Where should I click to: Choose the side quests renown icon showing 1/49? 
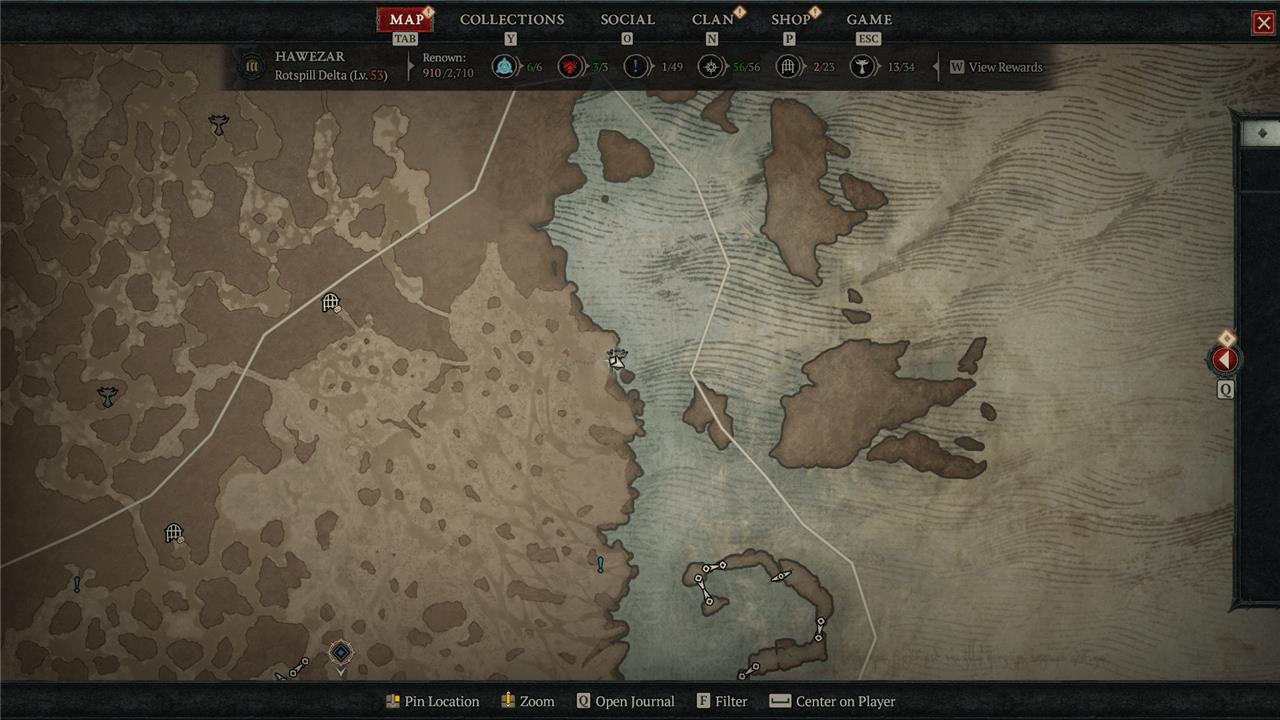coord(636,67)
